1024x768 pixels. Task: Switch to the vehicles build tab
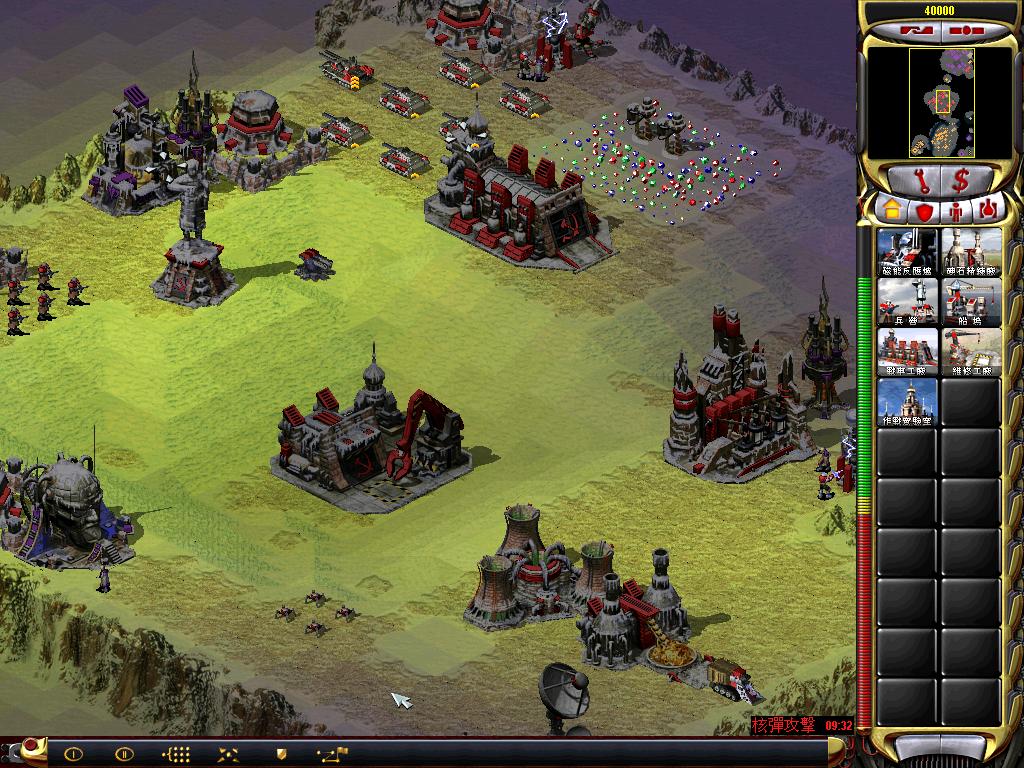[989, 210]
